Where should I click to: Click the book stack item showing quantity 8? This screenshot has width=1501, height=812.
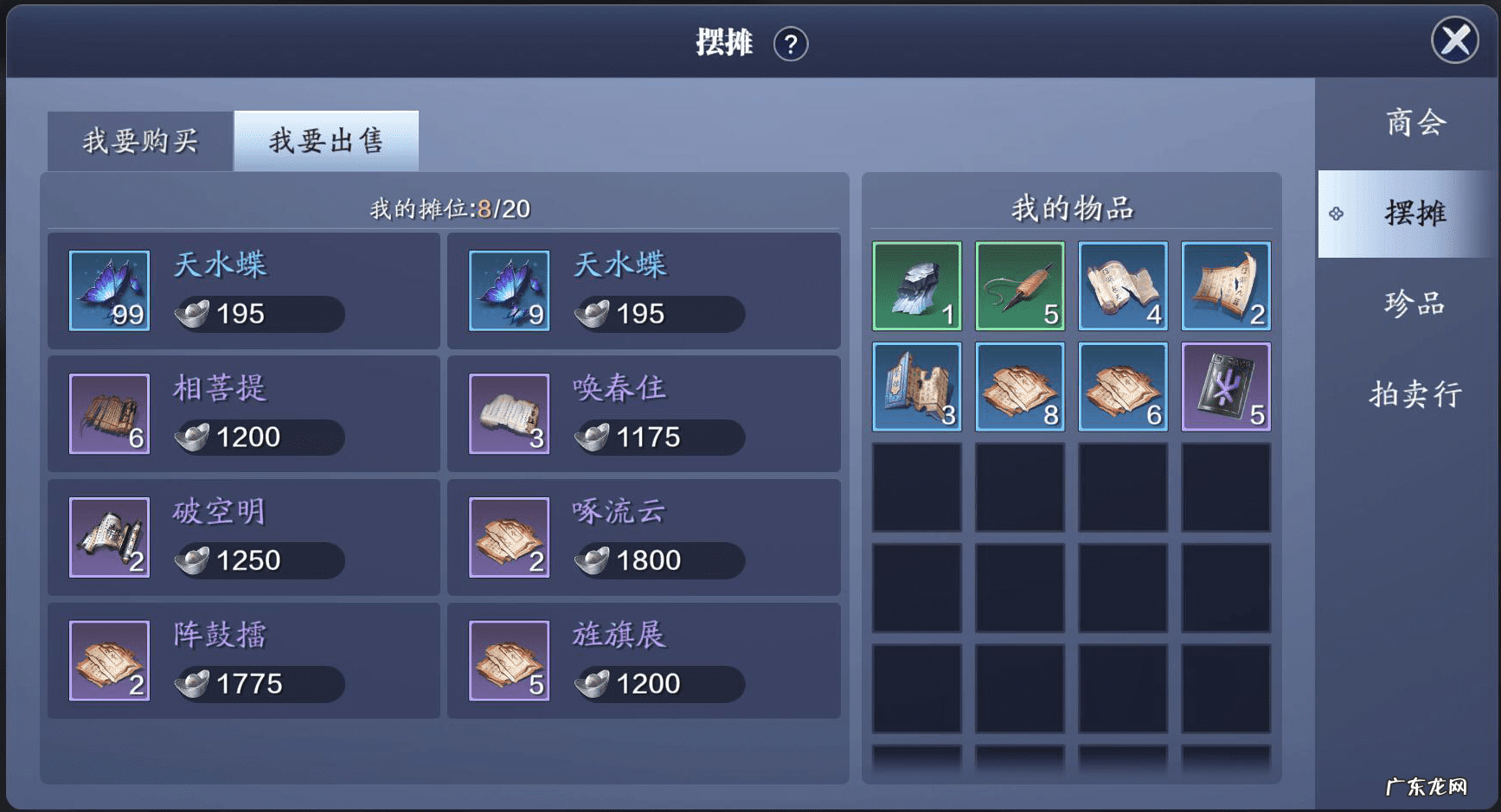(x=1020, y=387)
